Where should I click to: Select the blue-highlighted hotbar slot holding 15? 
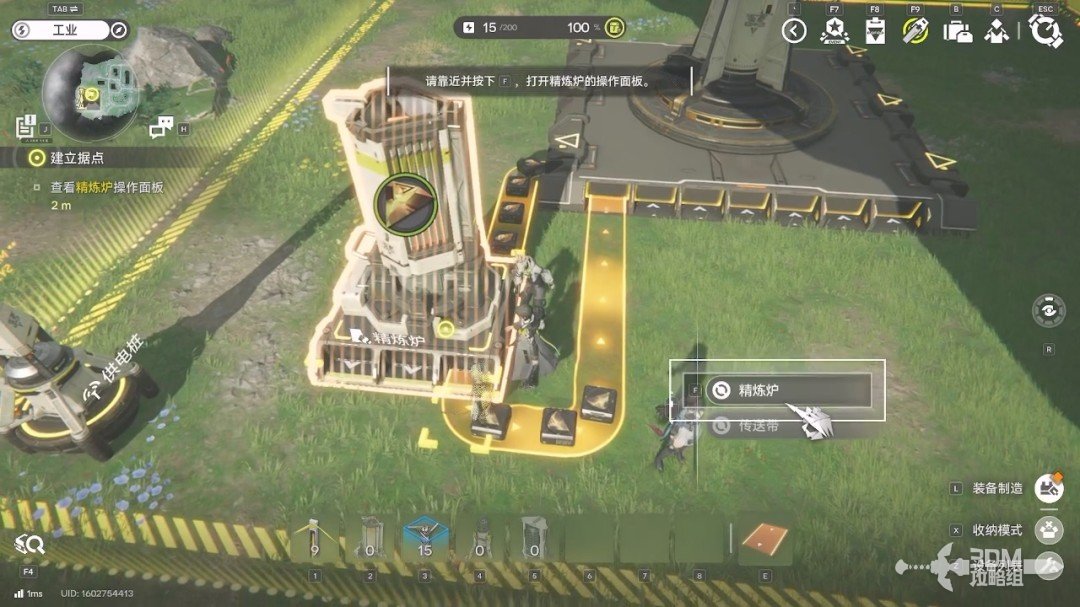pos(422,541)
